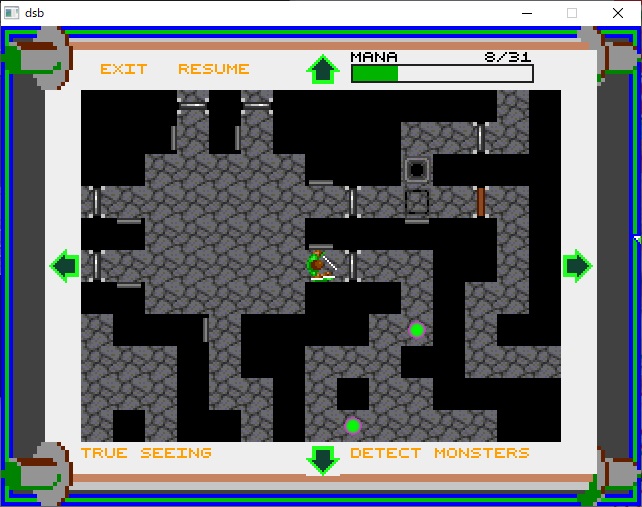Activate DETECT MONSTERS spell
This screenshot has width=642, height=507.
439,453
